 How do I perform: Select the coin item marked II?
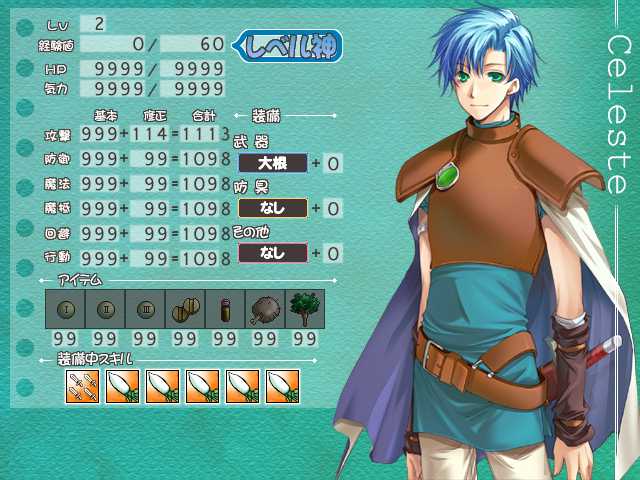point(105,307)
